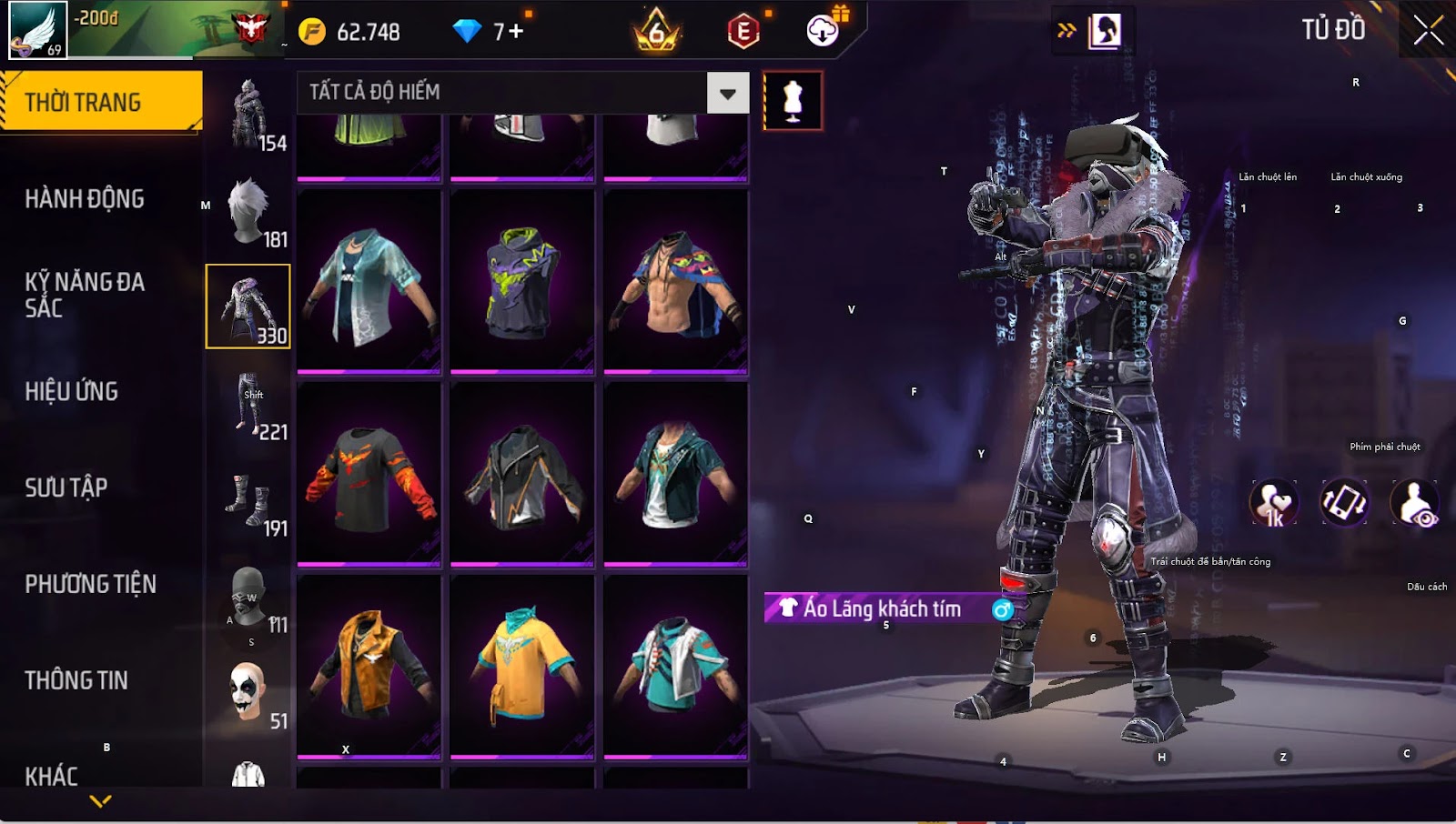This screenshot has height=824, width=1456.
Task: Pick the orange leather vest item
Action: (369, 665)
